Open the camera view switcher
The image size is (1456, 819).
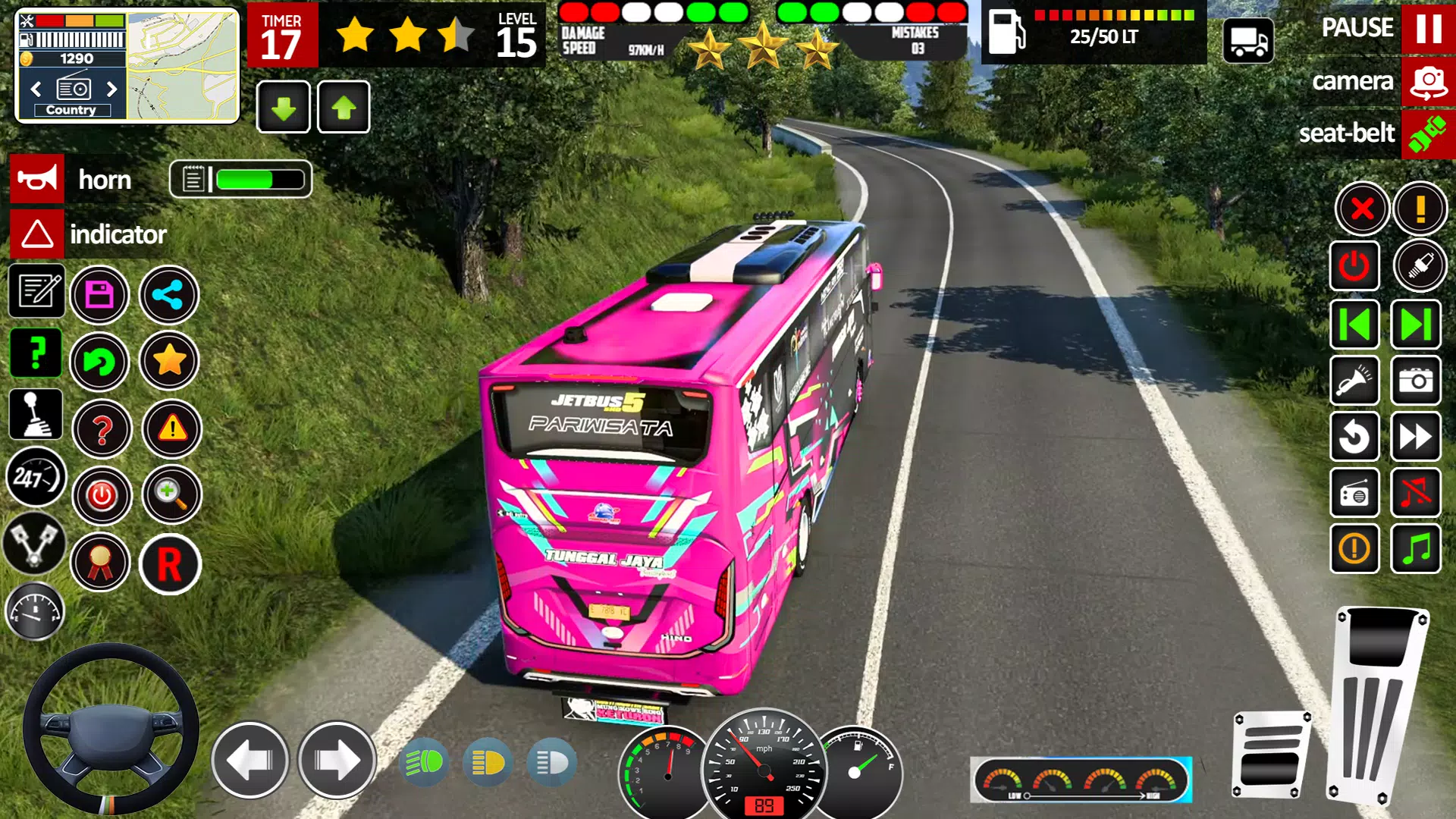pyautogui.click(x=1429, y=81)
